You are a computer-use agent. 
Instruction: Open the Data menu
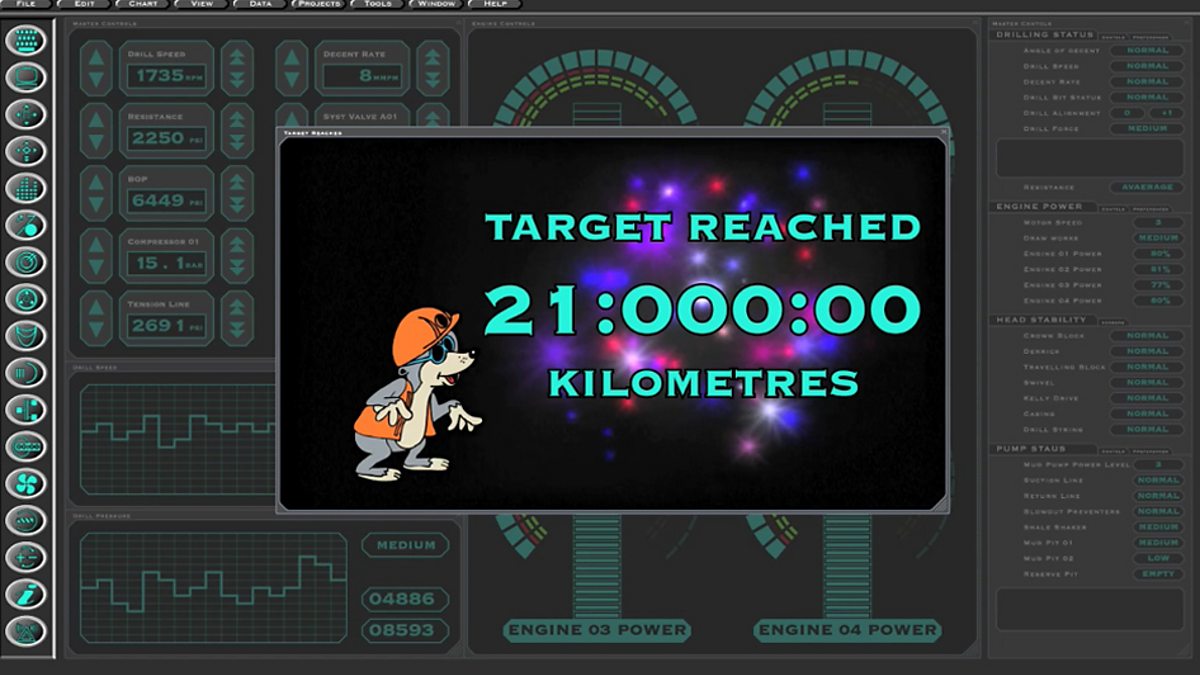coord(260,5)
